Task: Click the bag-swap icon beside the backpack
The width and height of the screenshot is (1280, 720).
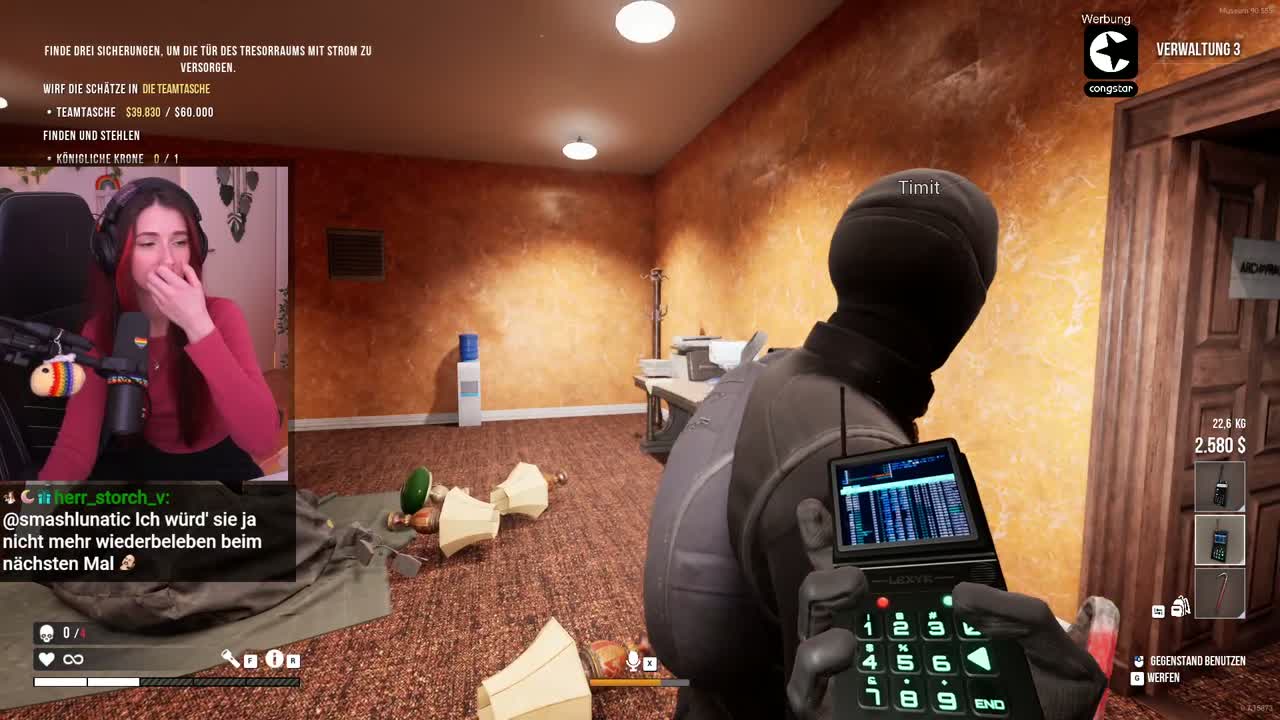Action: pyautogui.click(x=1158, y=610)
